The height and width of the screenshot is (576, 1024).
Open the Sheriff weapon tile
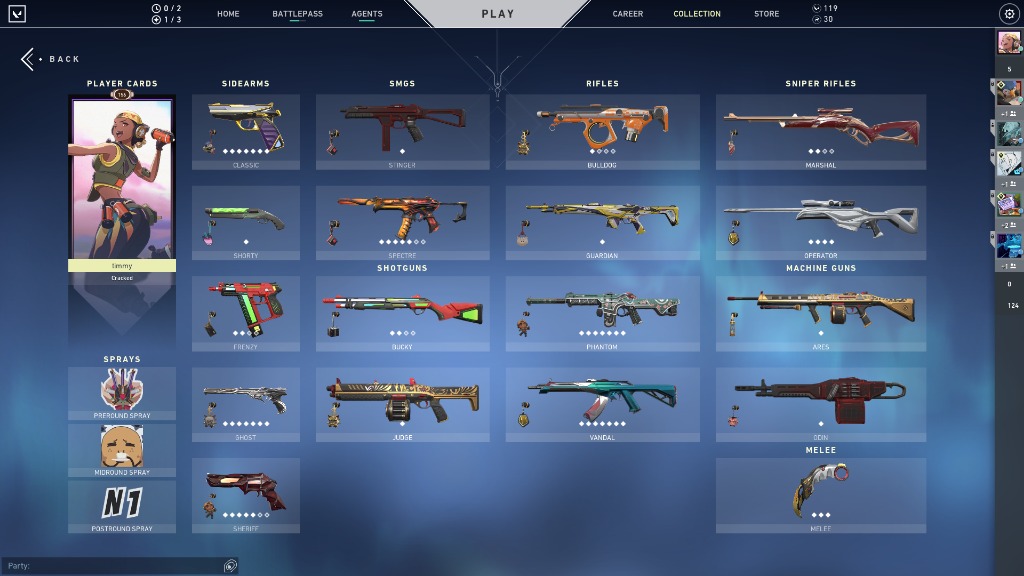[x=245, y=495]
